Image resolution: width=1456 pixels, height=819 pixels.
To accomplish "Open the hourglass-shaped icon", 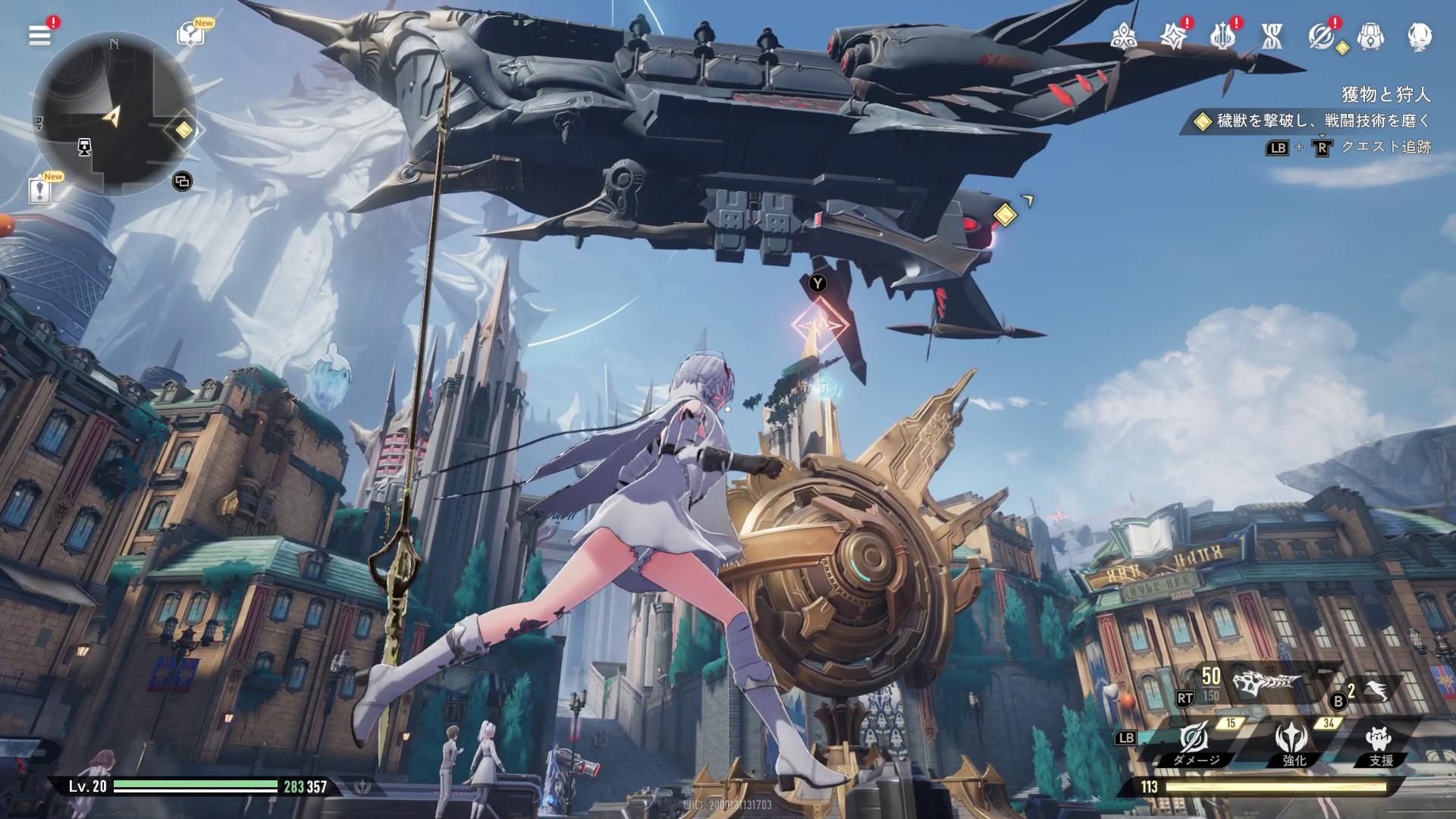I will pos(1272,36).
